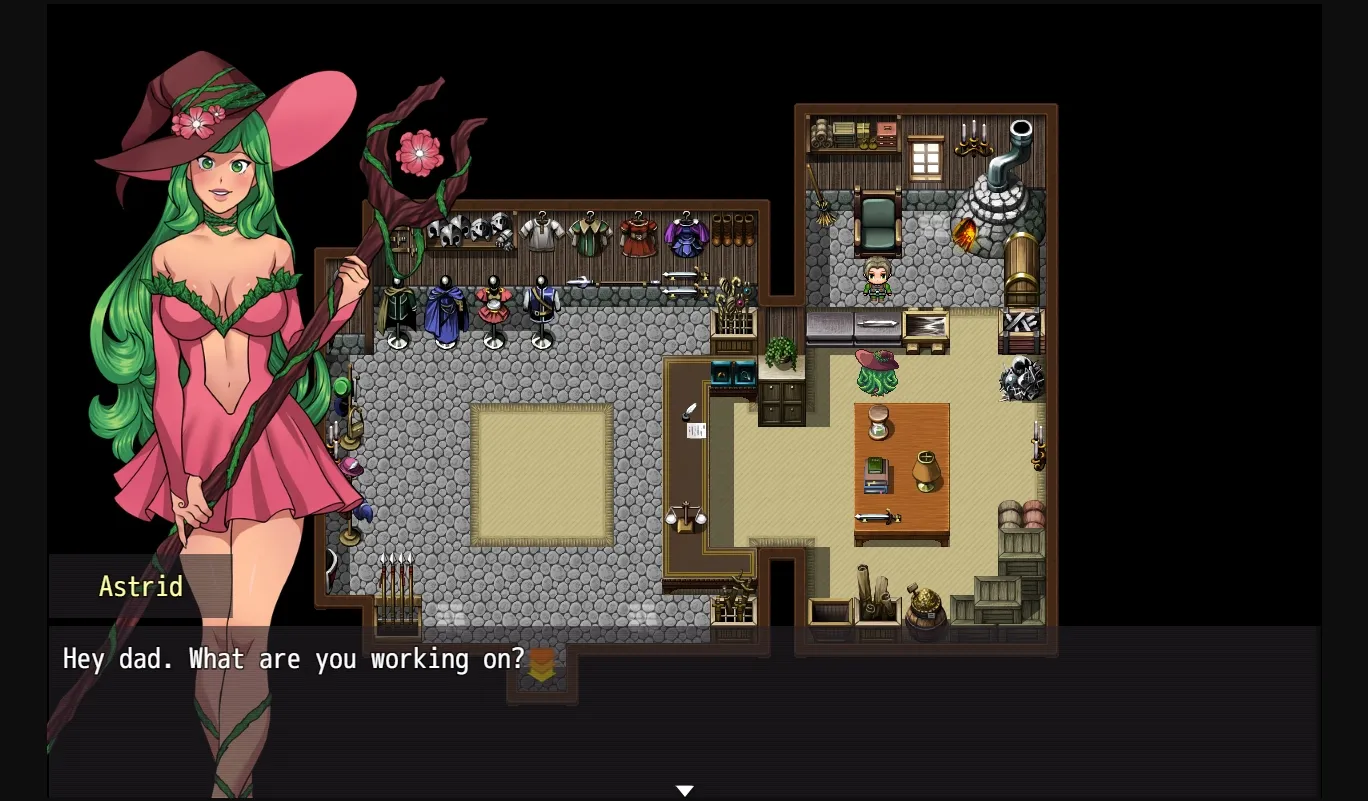Click the staffs in the wooden rack

[733, 308]
